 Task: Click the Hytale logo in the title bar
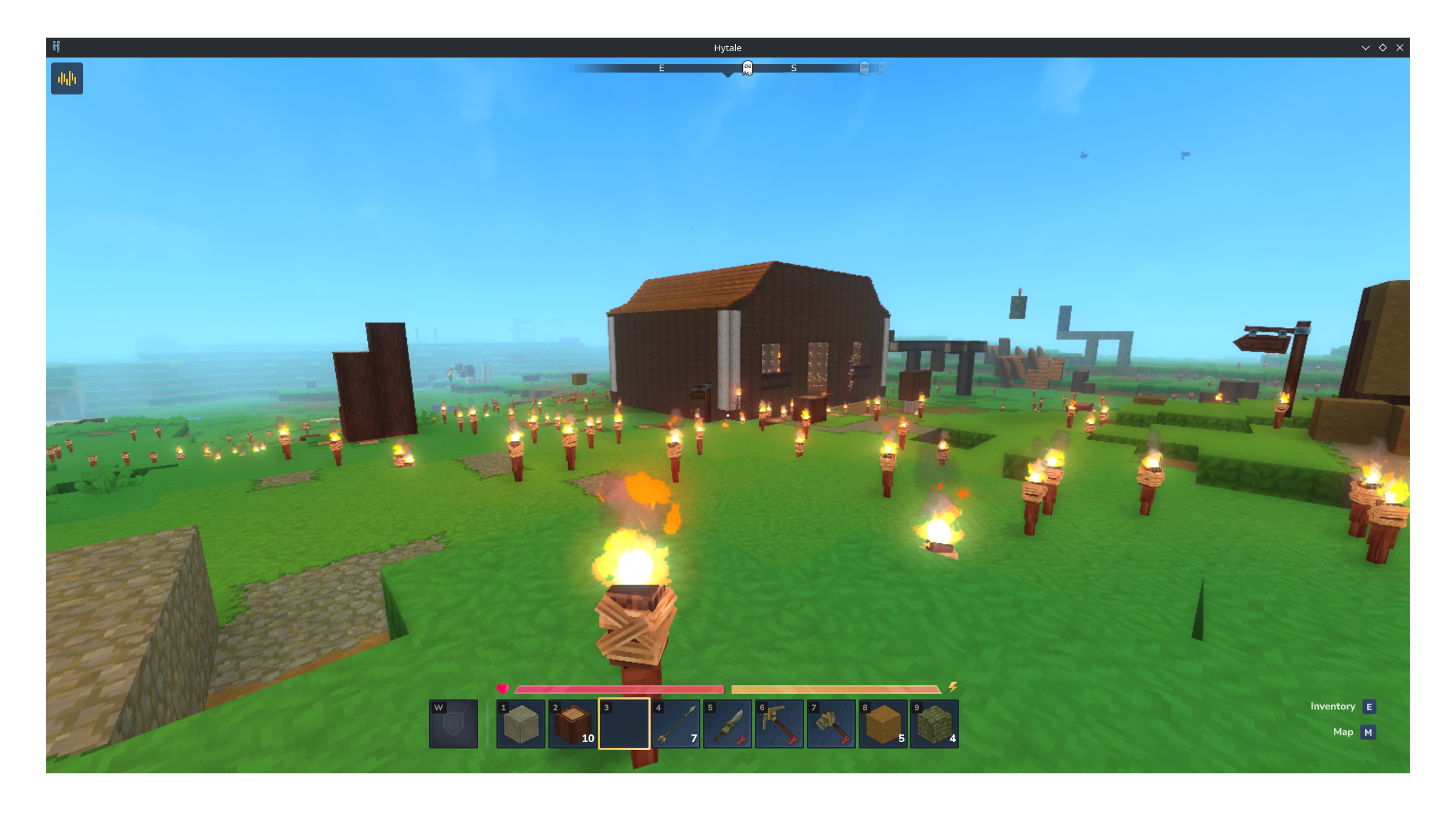click(x=58, y=47)
